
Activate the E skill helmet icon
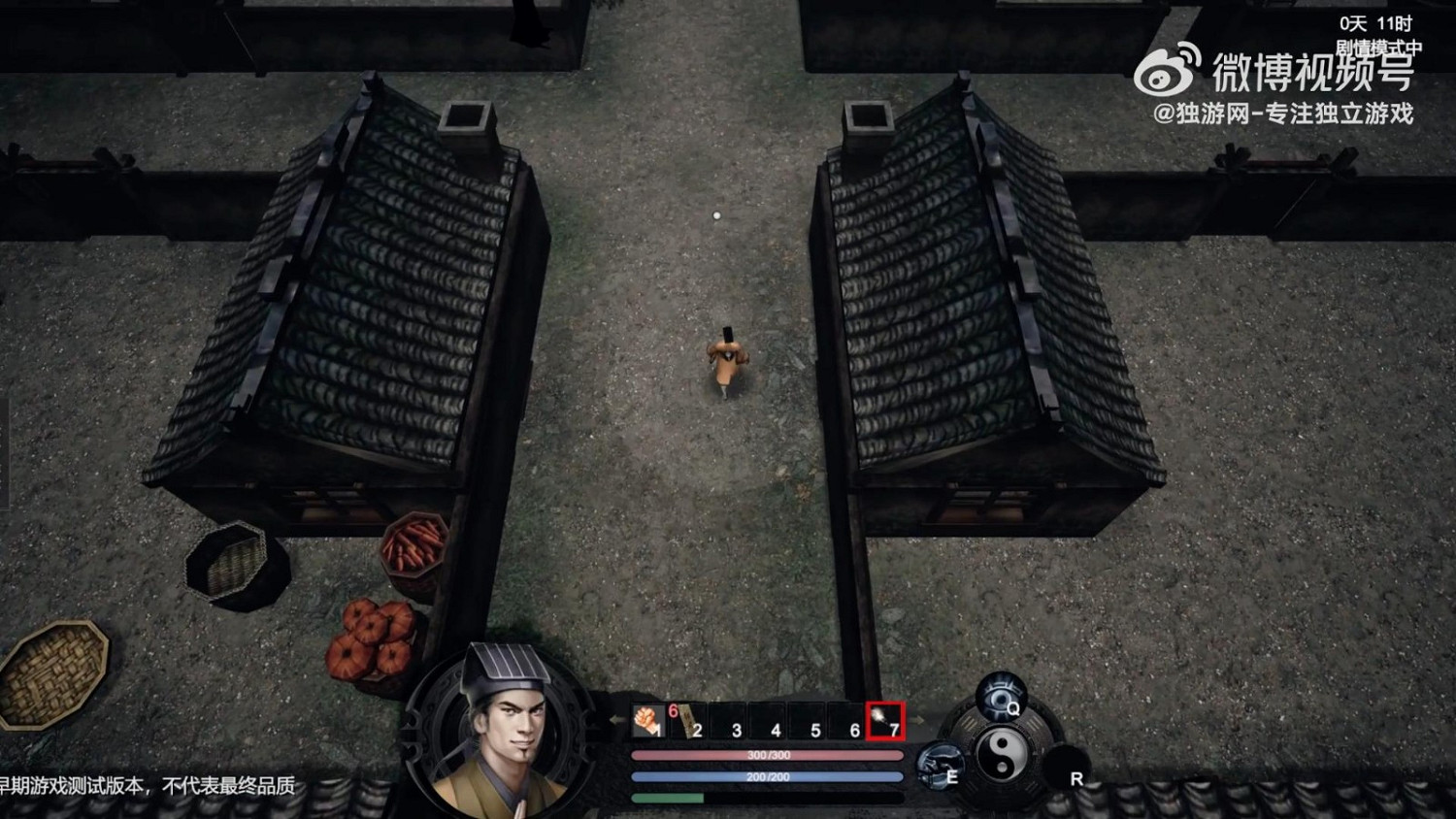[937, 764]
